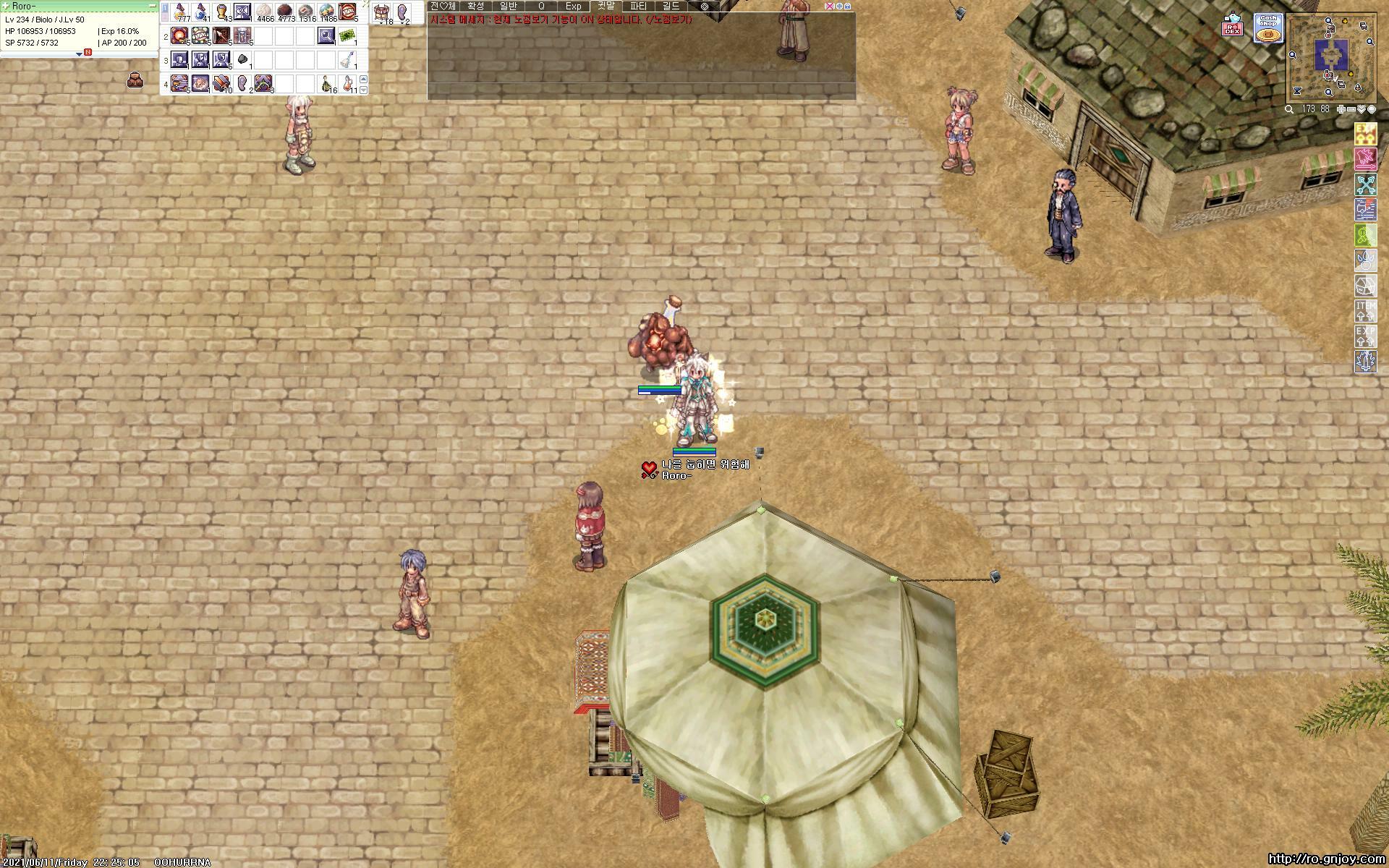The image size is (1389, 868).
Task: Use the red potion with count 11
Action: coord(349,84)
